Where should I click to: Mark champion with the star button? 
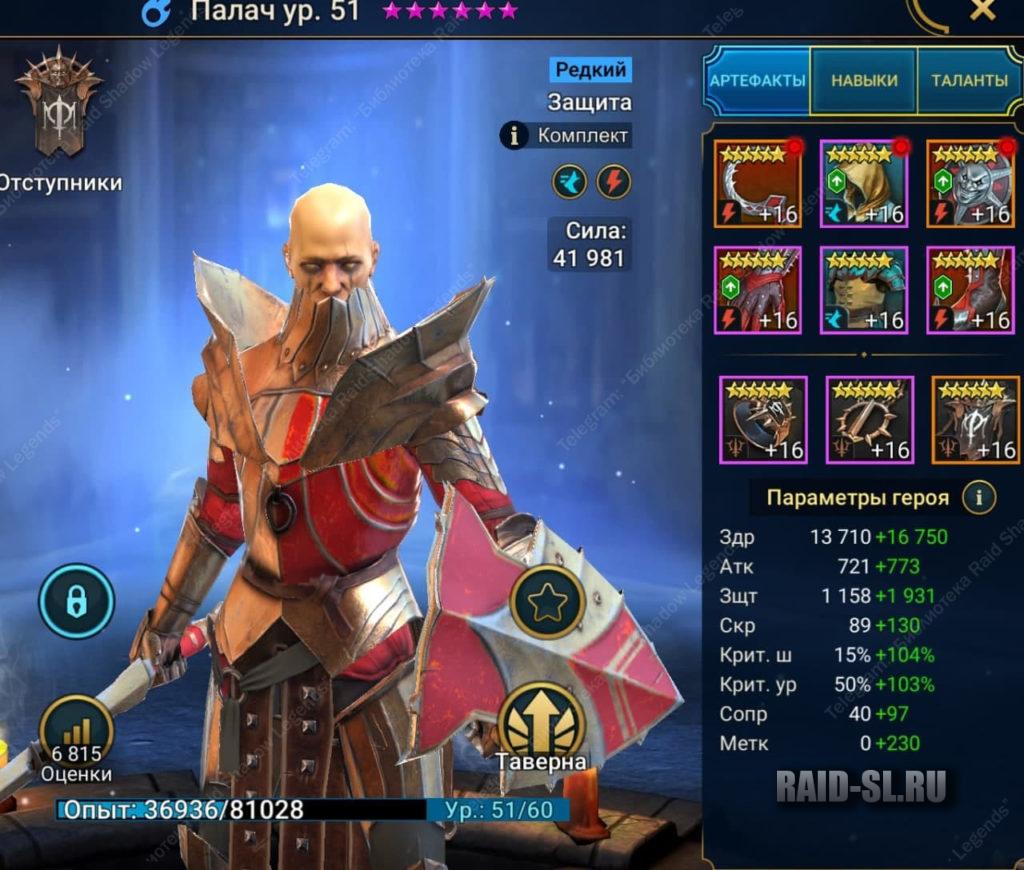(547, 602)
